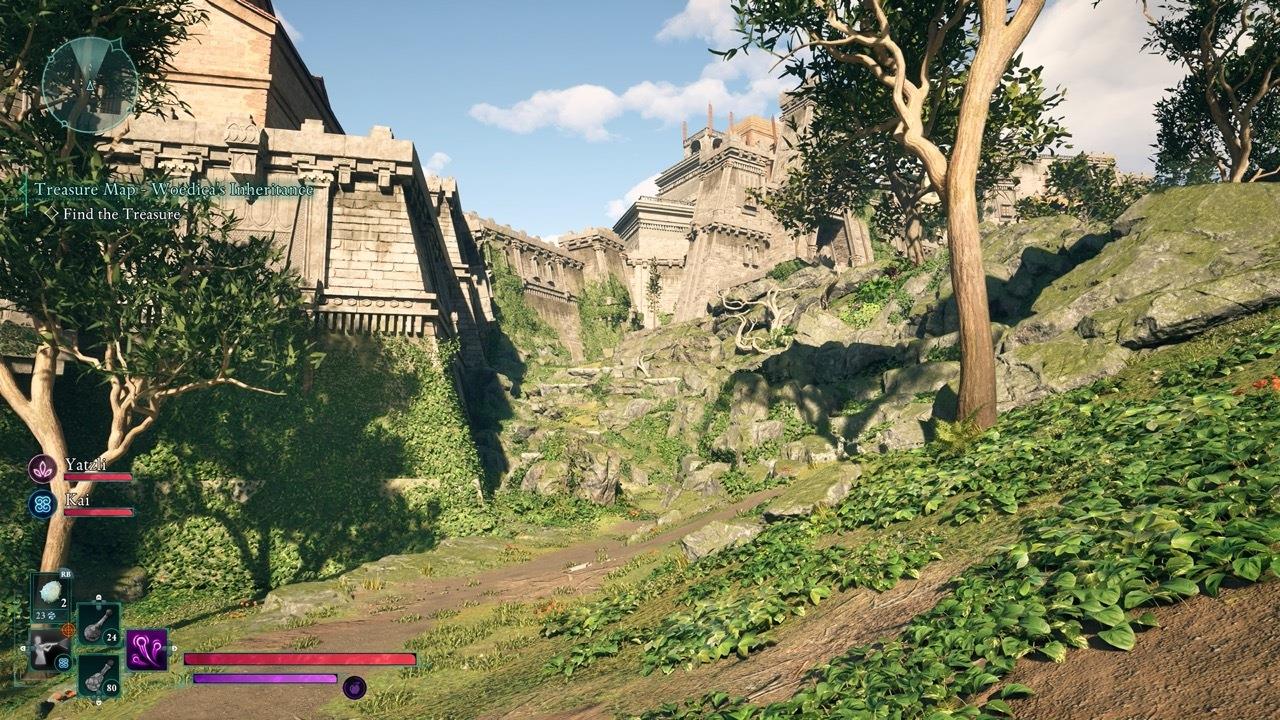Toggle the Find the Treasure objective diamond
Viewport: 1280px width, 720px height.
(x=52, y=212)
